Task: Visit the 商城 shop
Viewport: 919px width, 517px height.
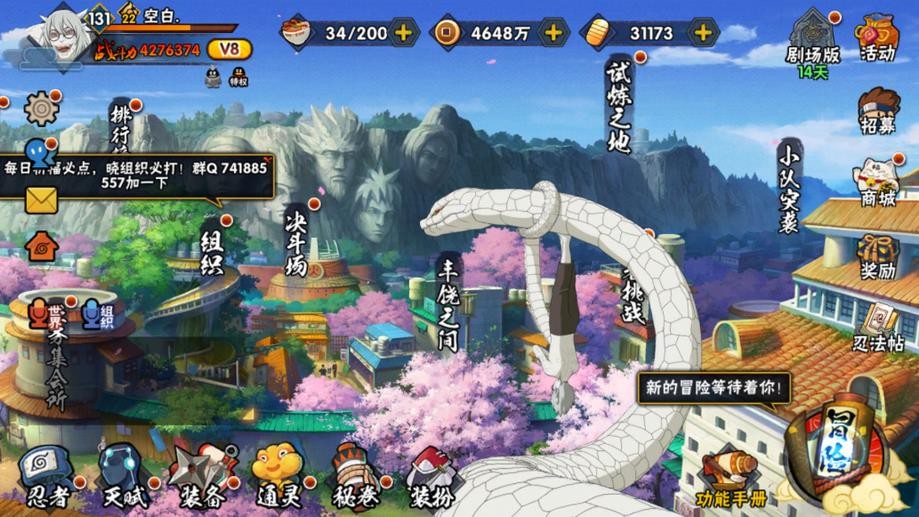Action: pyautogui.click(x=877, y=183)
